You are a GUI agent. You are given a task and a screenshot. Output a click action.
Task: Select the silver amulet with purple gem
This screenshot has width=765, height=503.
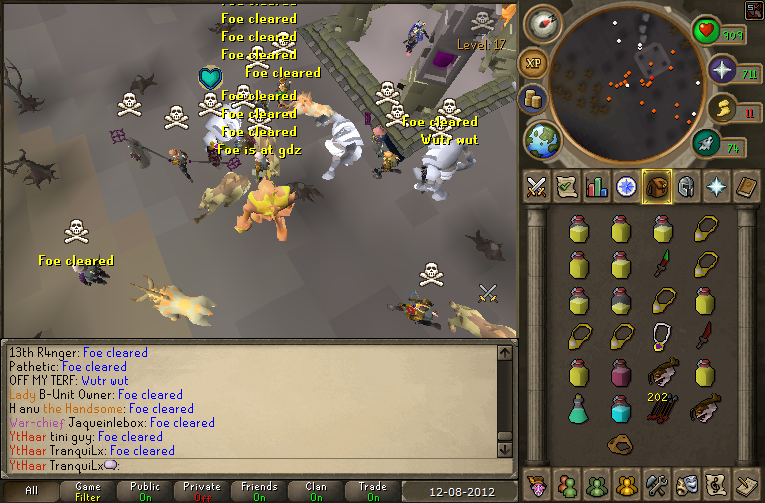click(x=659, y=335)
